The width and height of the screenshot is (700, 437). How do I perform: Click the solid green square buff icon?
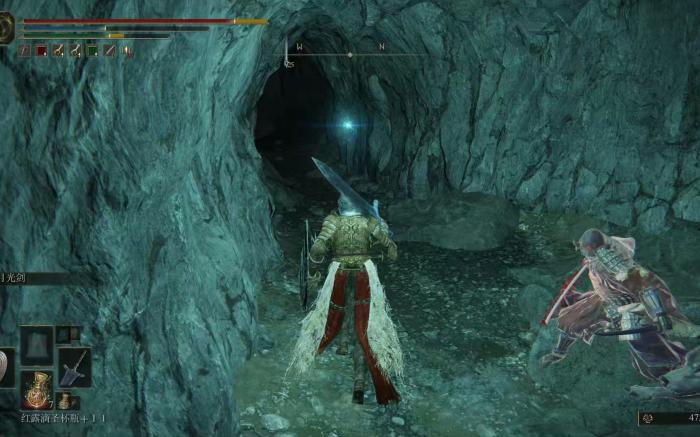pyautogui.click(x=92, y=50)
